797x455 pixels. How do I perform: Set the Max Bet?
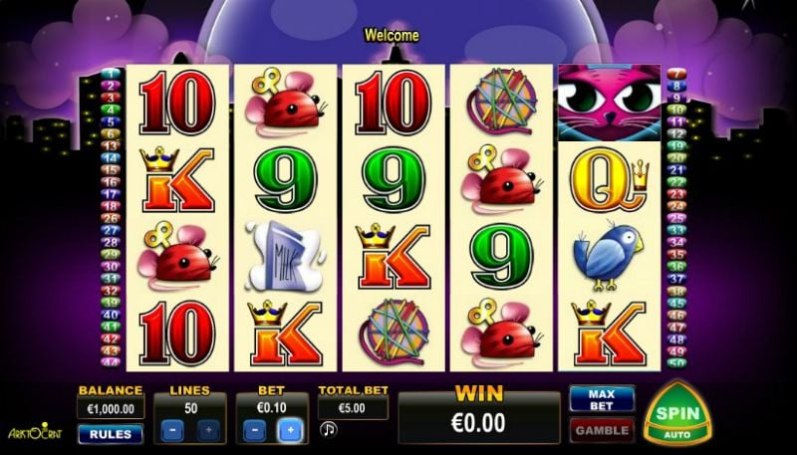pyautogui.click(x=602, y=399)
